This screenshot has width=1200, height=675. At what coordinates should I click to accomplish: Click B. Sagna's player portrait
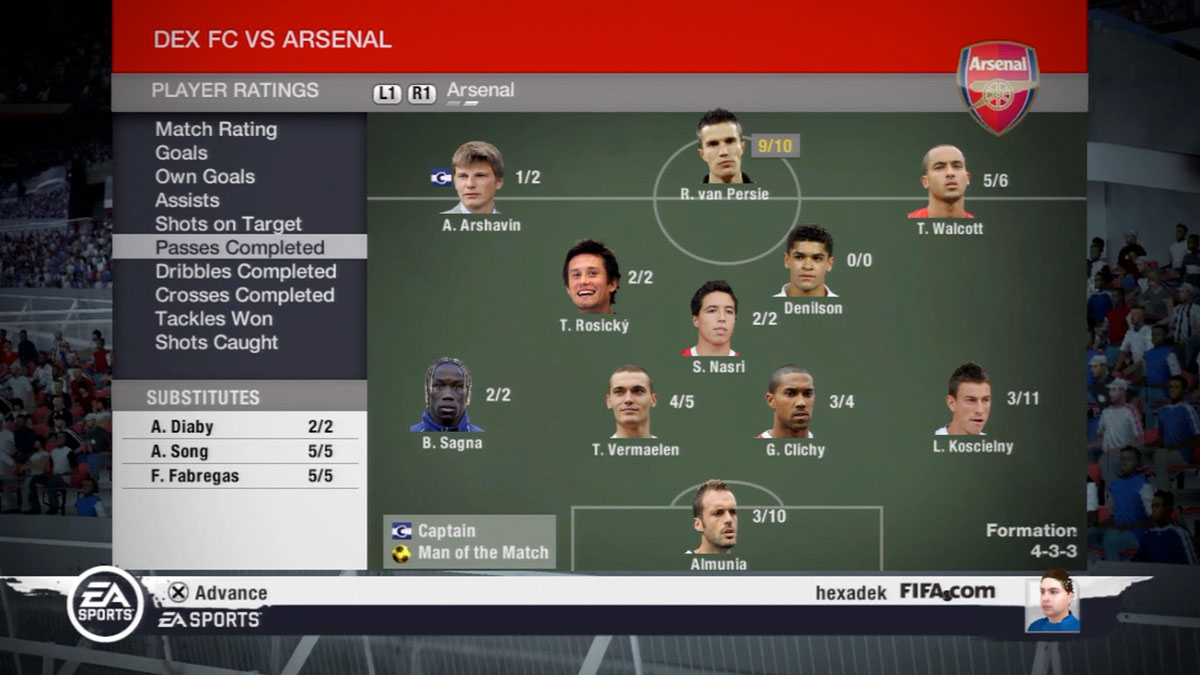click(x=446, y=395)
